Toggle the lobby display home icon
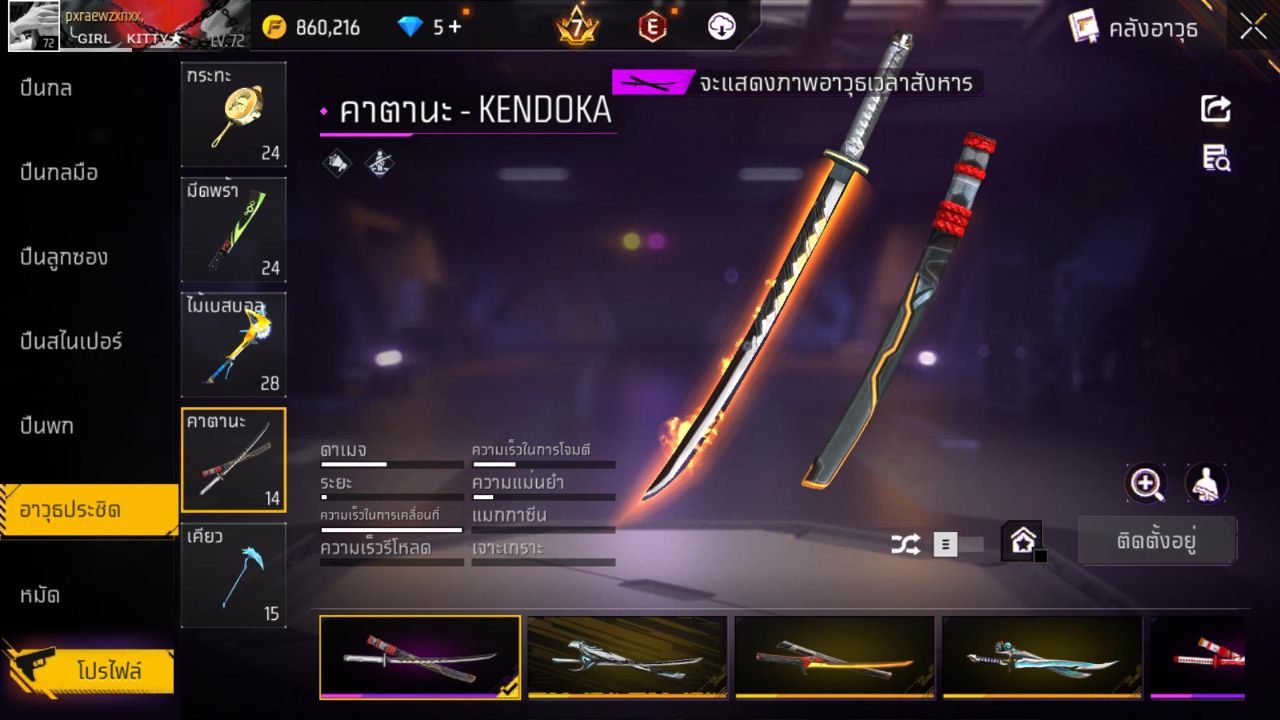Screen dimensions: 1280x720 pos(1024,541)
